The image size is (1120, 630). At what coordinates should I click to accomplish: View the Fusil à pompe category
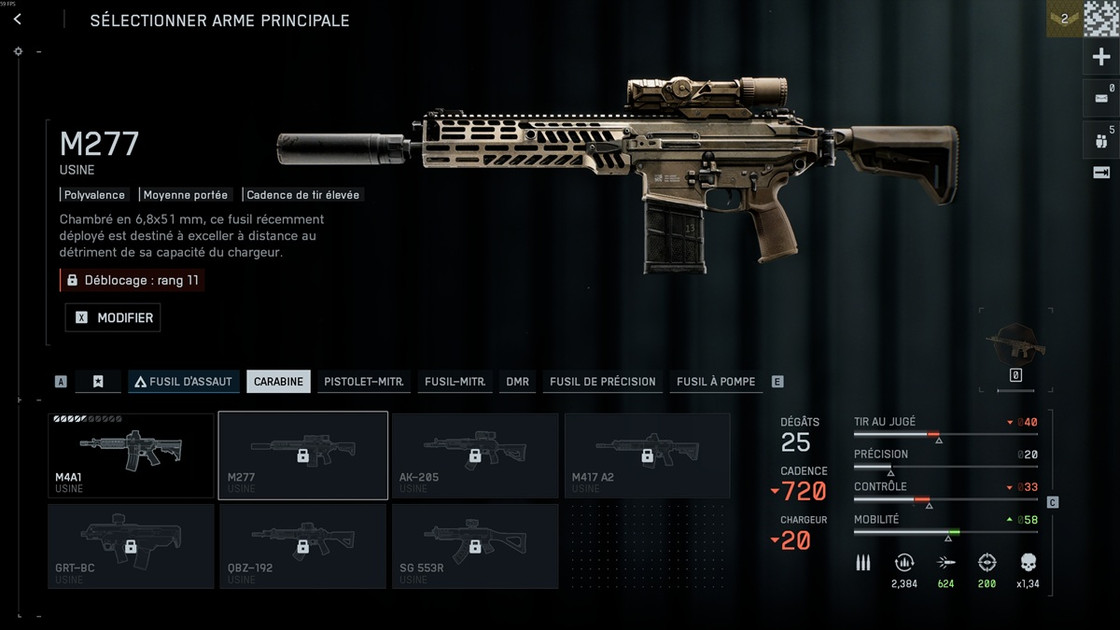click(716, 382)
